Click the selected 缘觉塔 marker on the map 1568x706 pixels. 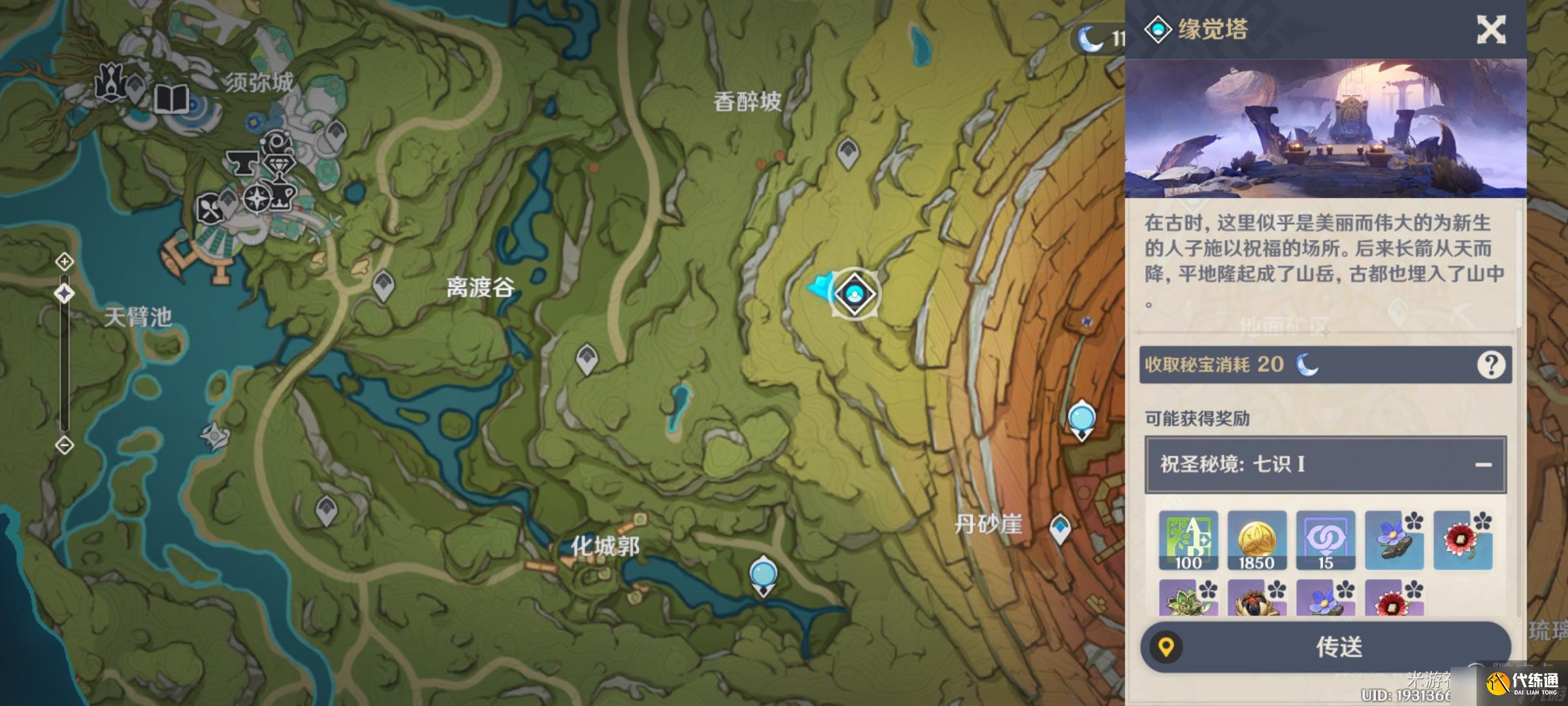point(855,294)
